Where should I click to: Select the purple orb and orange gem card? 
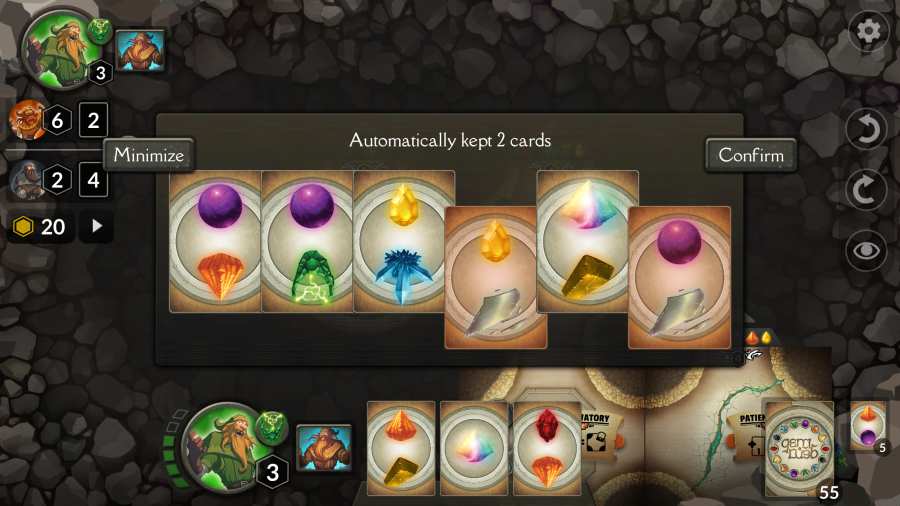click(x=215, y=242)
